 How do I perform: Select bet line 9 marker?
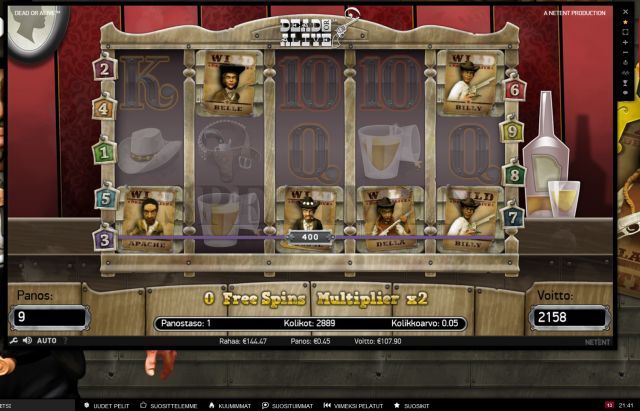coord(512,130)
